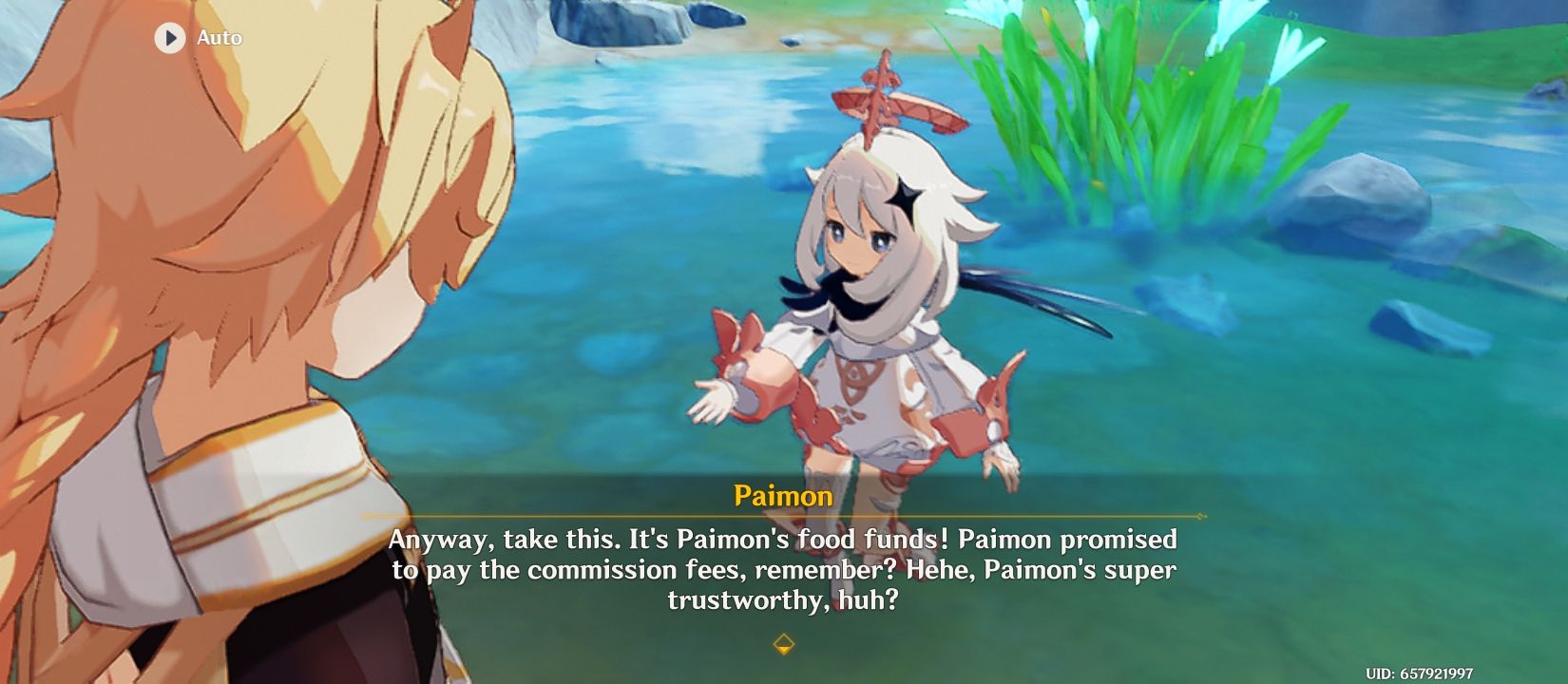Click the dialogue text to advance conversation
Screen dimensions: 1568x684
pyautogui.click(x=782, y=568)
